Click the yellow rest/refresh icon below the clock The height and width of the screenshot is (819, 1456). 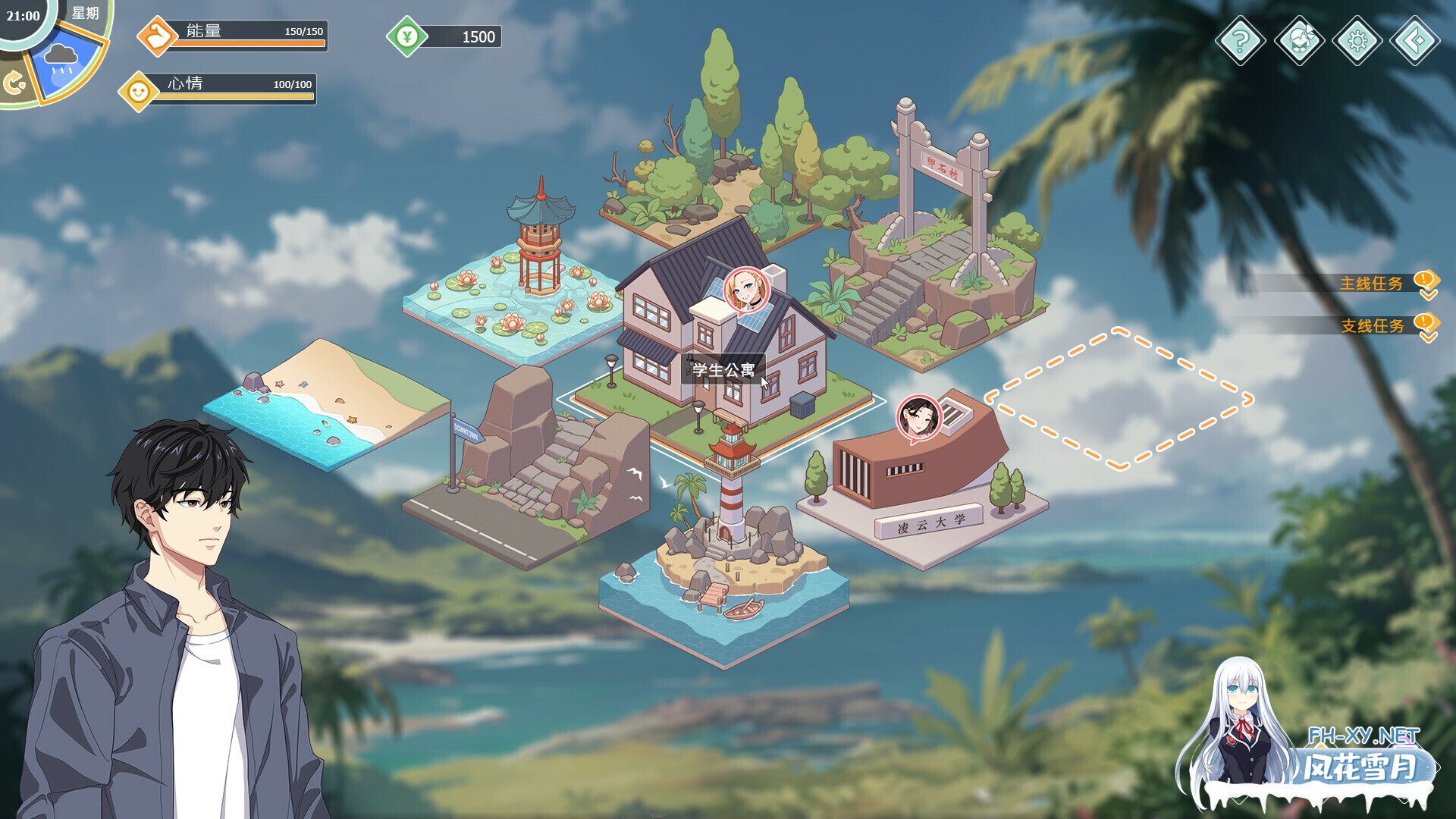click(x=17, y=80)
